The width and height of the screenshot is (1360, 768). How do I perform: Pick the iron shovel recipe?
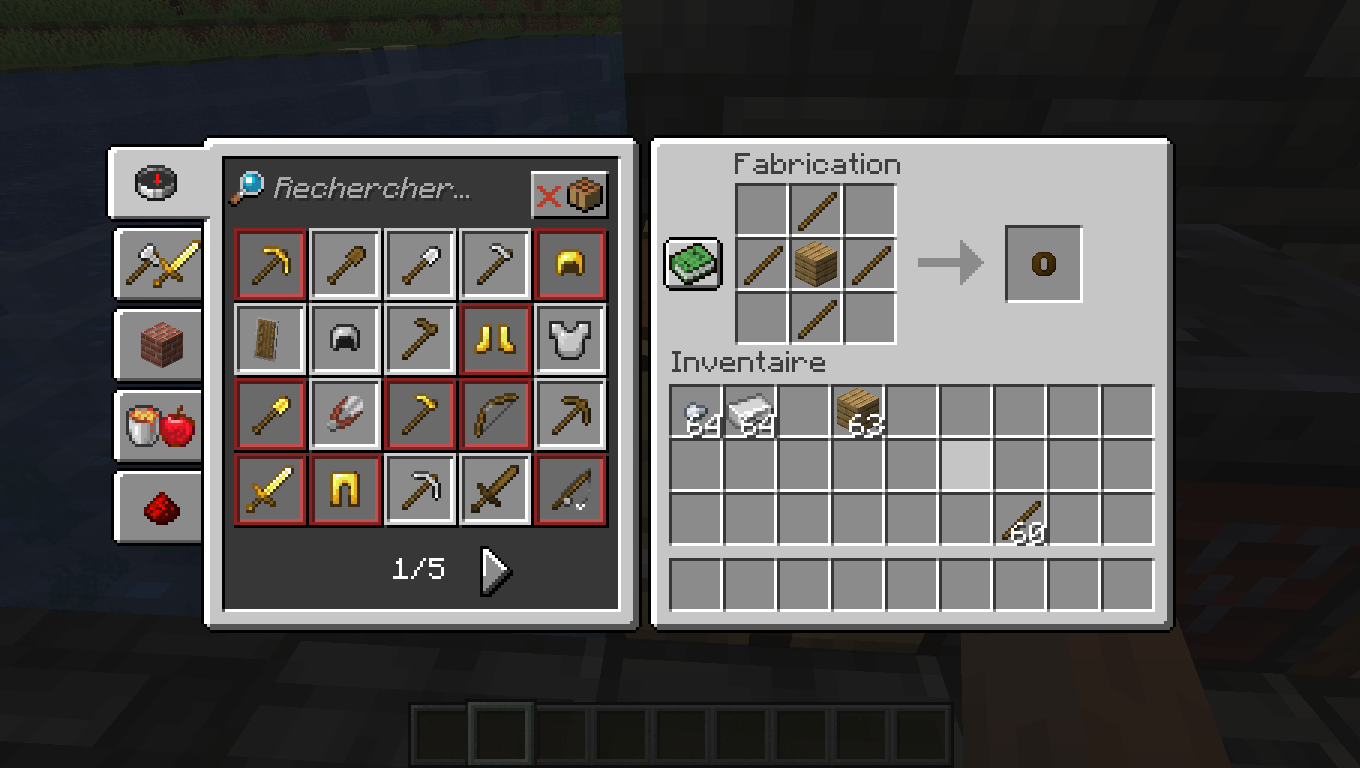point(419,263)
